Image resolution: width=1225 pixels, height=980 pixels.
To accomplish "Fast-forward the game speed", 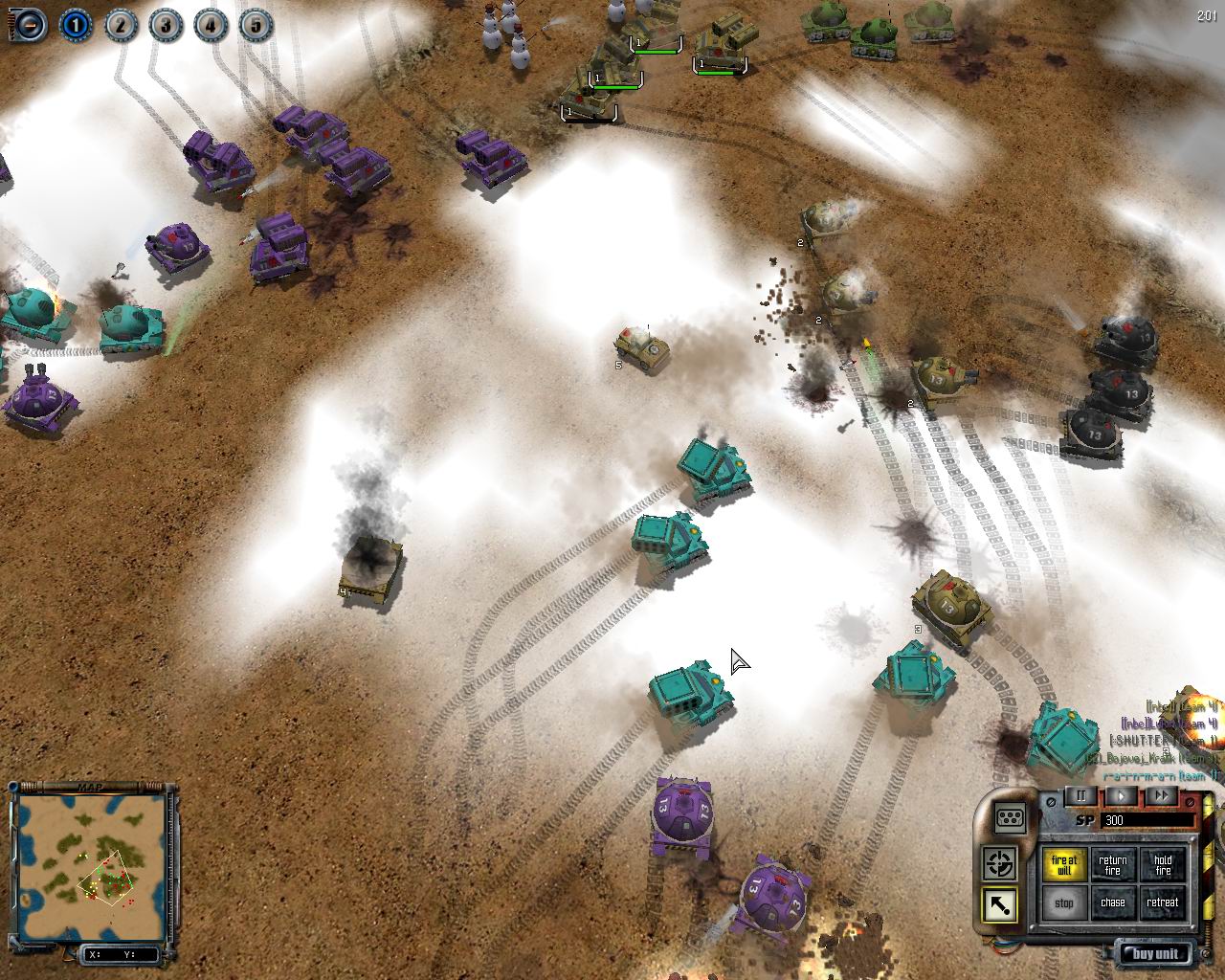I will coord(1161,795).
